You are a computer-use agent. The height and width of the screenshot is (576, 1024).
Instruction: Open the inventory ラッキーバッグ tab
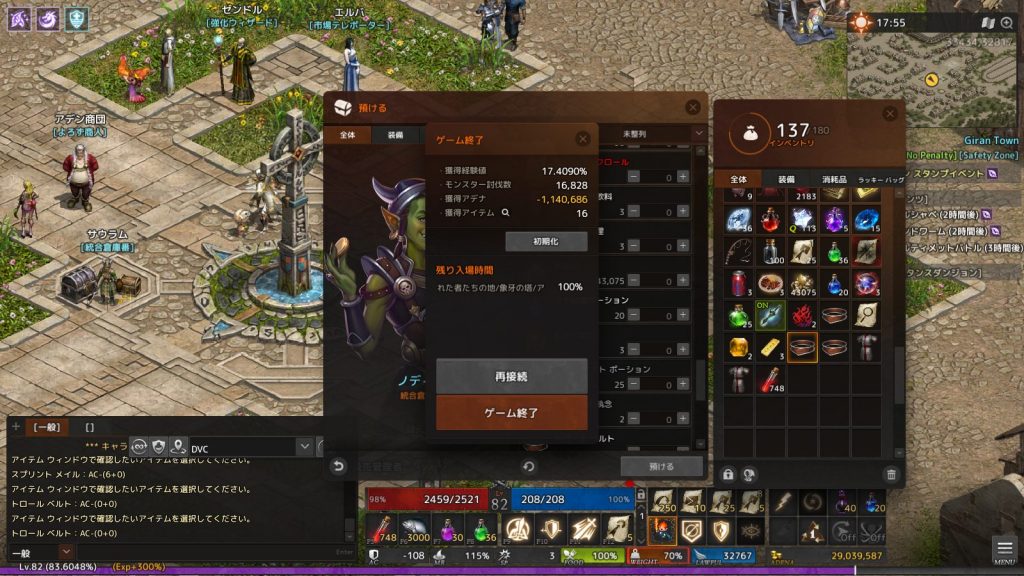(x=880, y=179)
